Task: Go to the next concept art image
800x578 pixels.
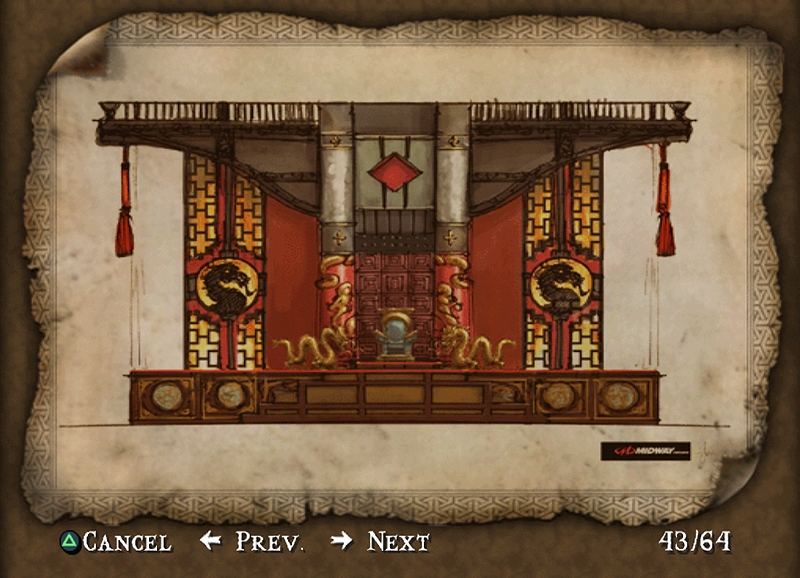Action: tap(381, 542)
